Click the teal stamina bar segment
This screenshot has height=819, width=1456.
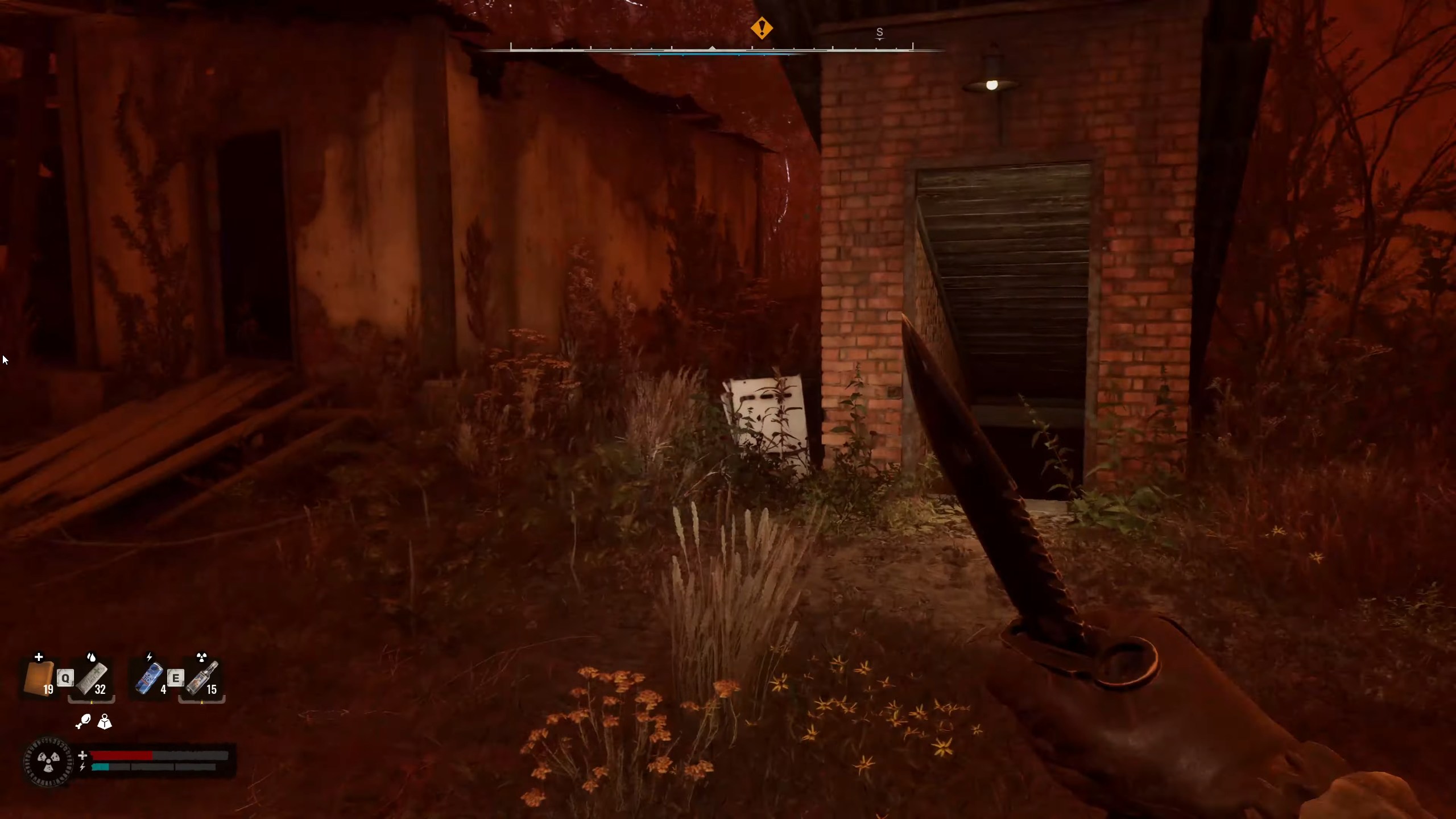point(101,768)
